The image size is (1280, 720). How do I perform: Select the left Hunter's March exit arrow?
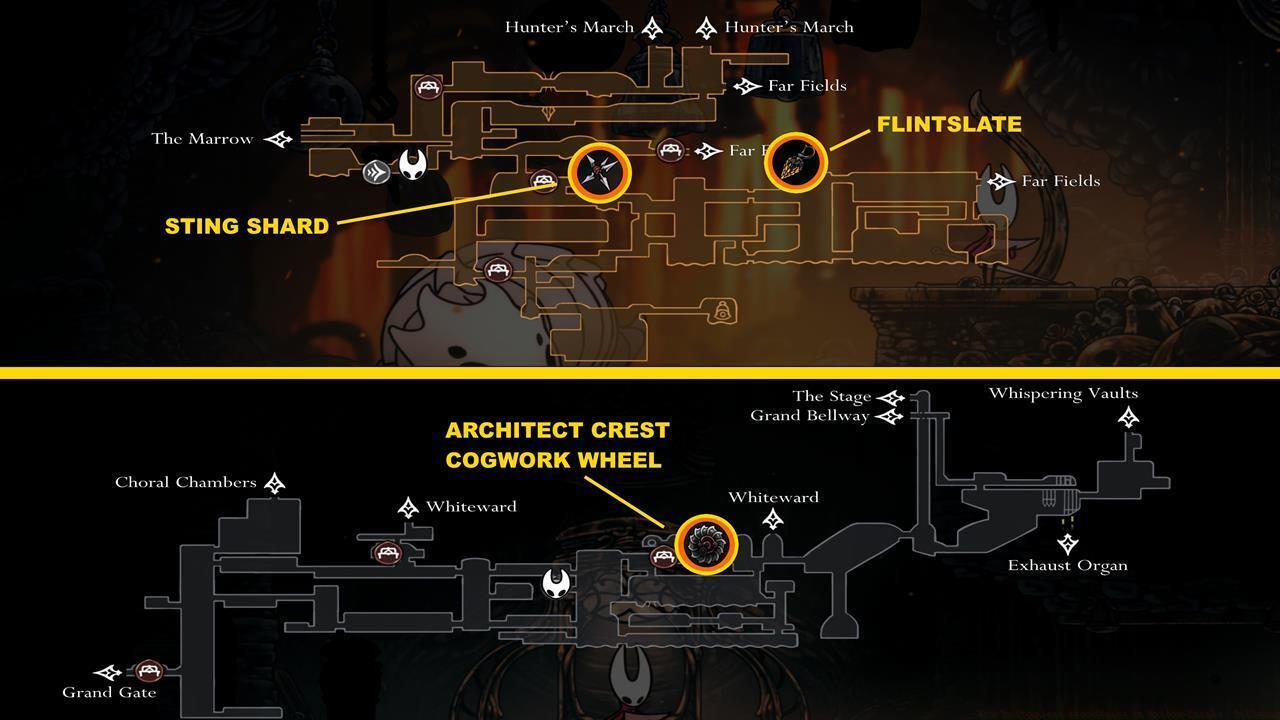[x=652, y=26]
